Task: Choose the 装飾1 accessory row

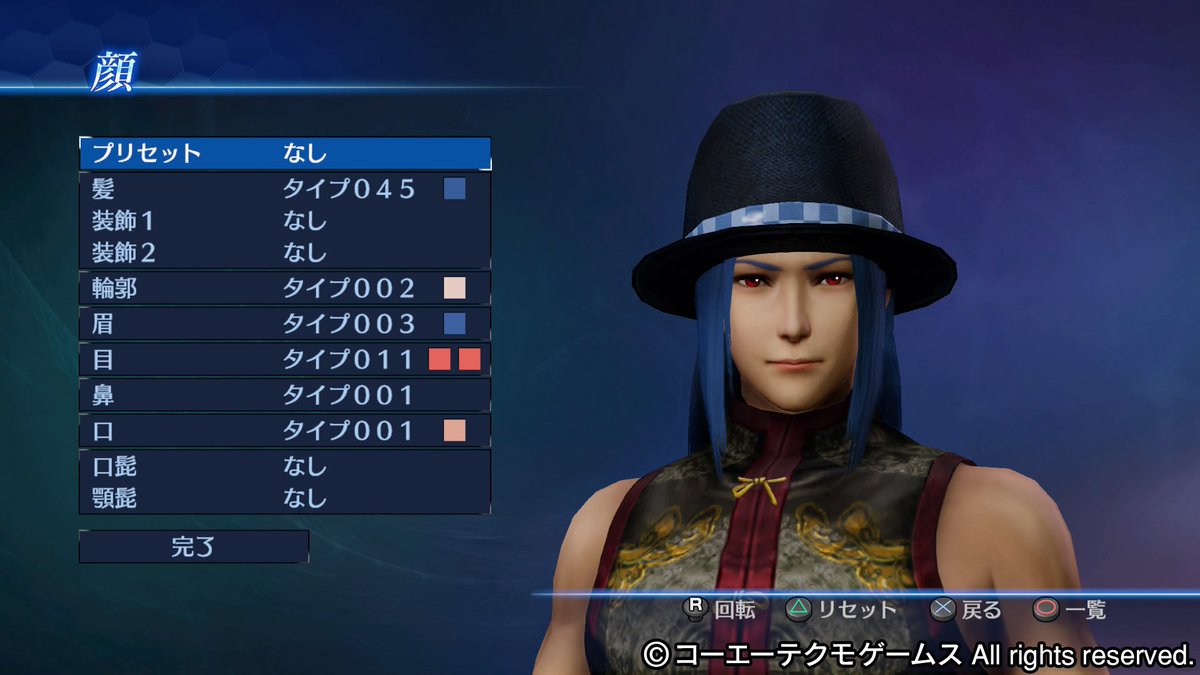Action: [x=285, y=220]
